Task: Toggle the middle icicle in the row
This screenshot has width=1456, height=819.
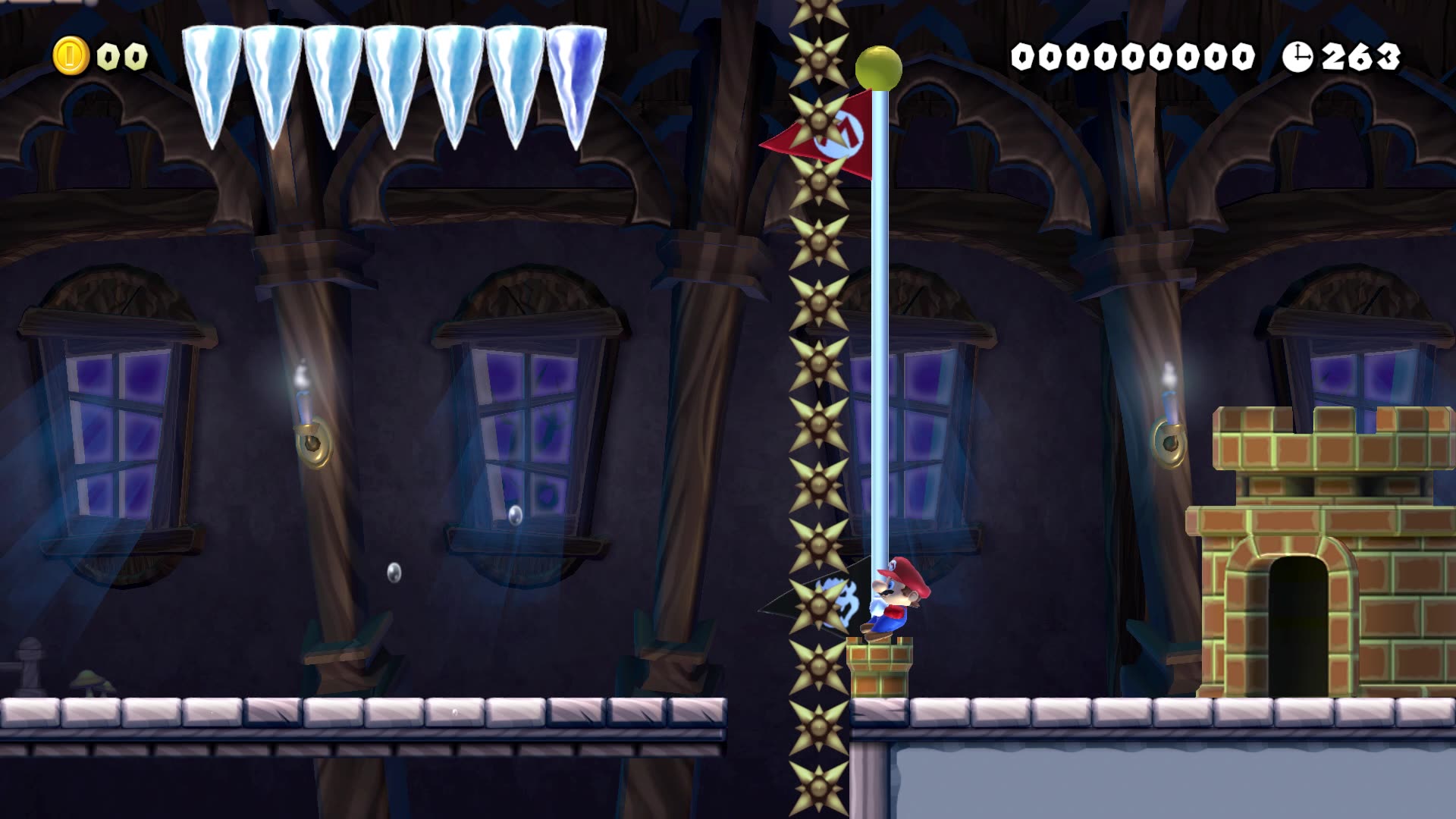Action: [x=394, y=68]
